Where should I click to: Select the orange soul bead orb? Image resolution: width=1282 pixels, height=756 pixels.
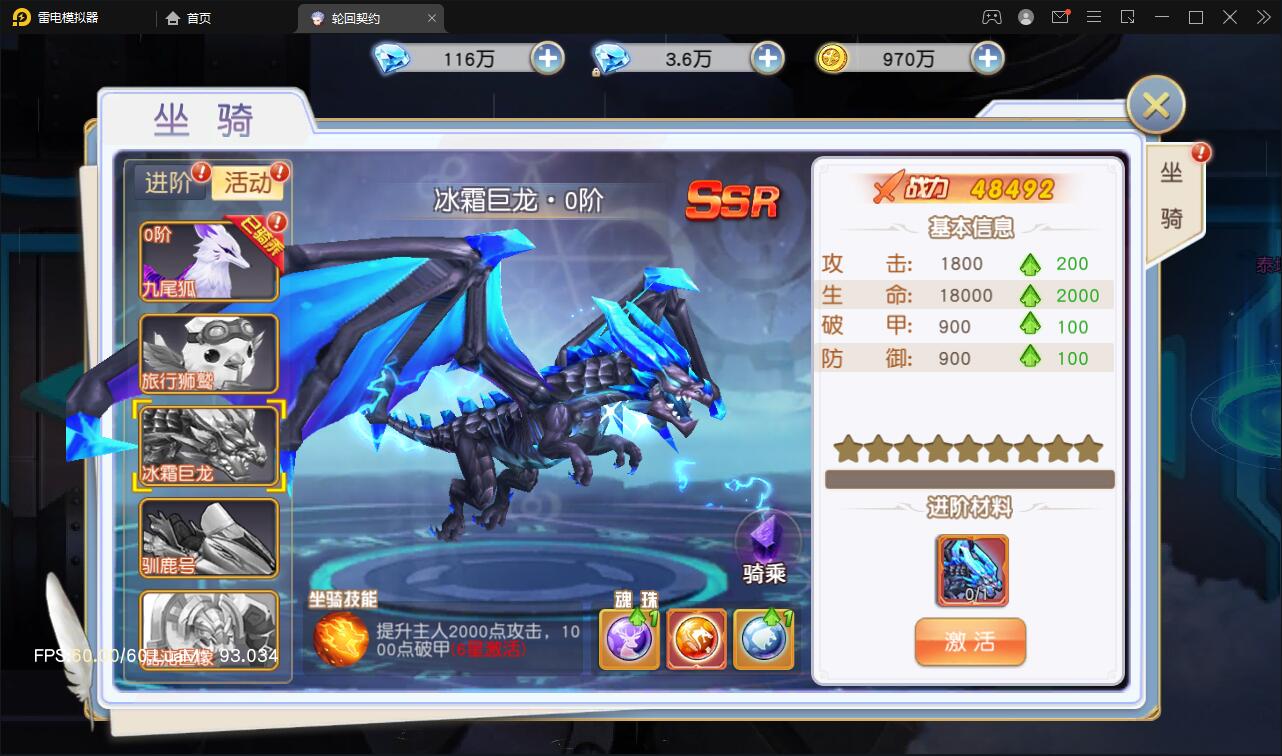(696, 638)
